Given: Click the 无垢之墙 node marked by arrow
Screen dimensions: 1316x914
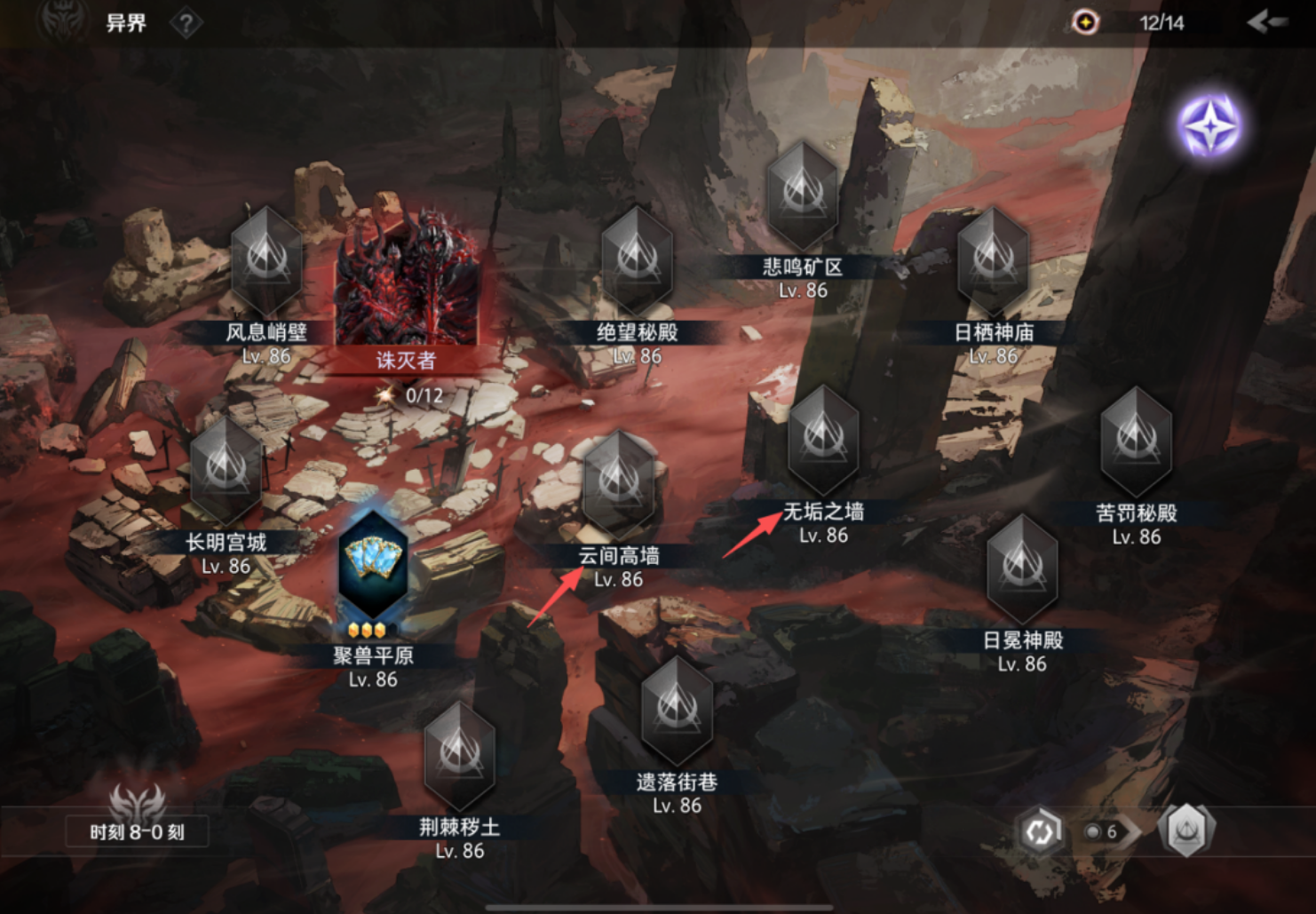Looking at the screenshot, I should click(x=824, y=441).
